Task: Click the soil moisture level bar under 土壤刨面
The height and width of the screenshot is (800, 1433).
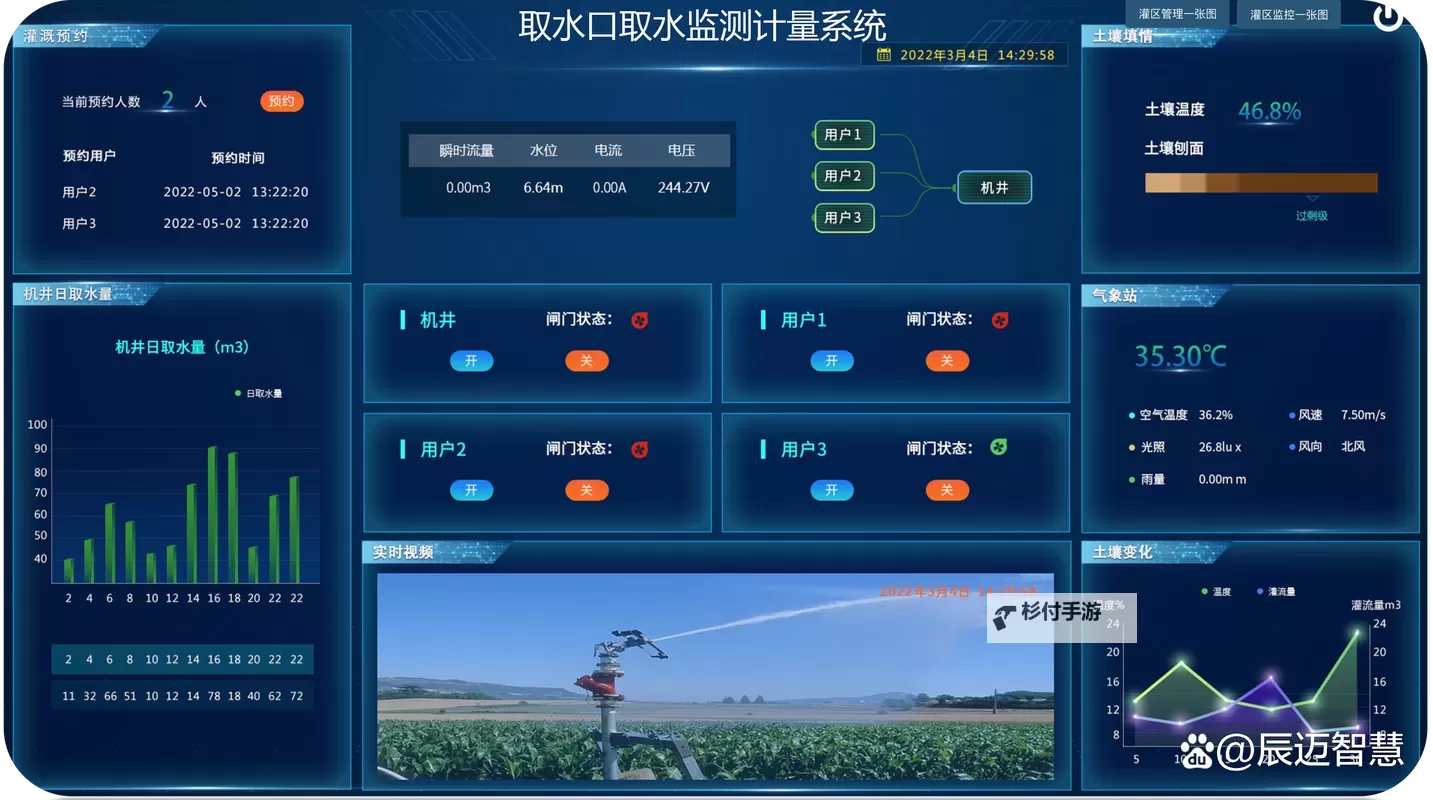Action: point(1262,183)
